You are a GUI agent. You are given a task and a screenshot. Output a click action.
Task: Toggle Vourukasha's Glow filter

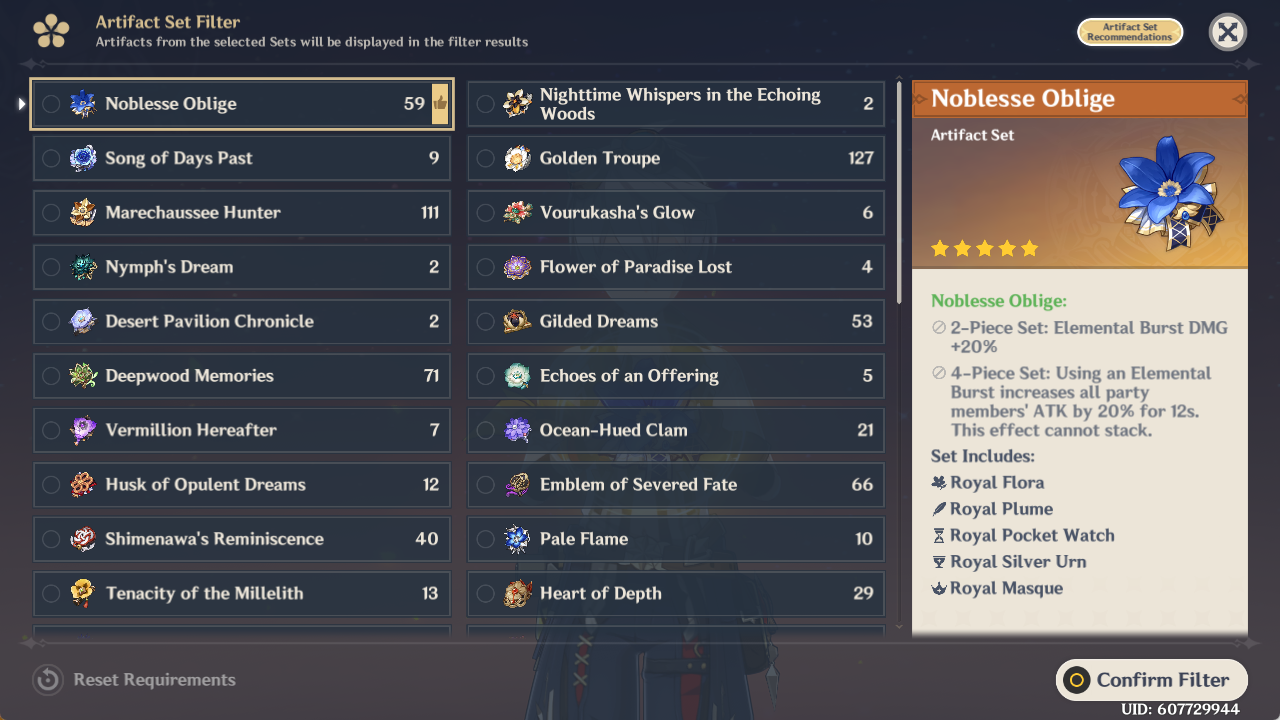coord(676,212)
